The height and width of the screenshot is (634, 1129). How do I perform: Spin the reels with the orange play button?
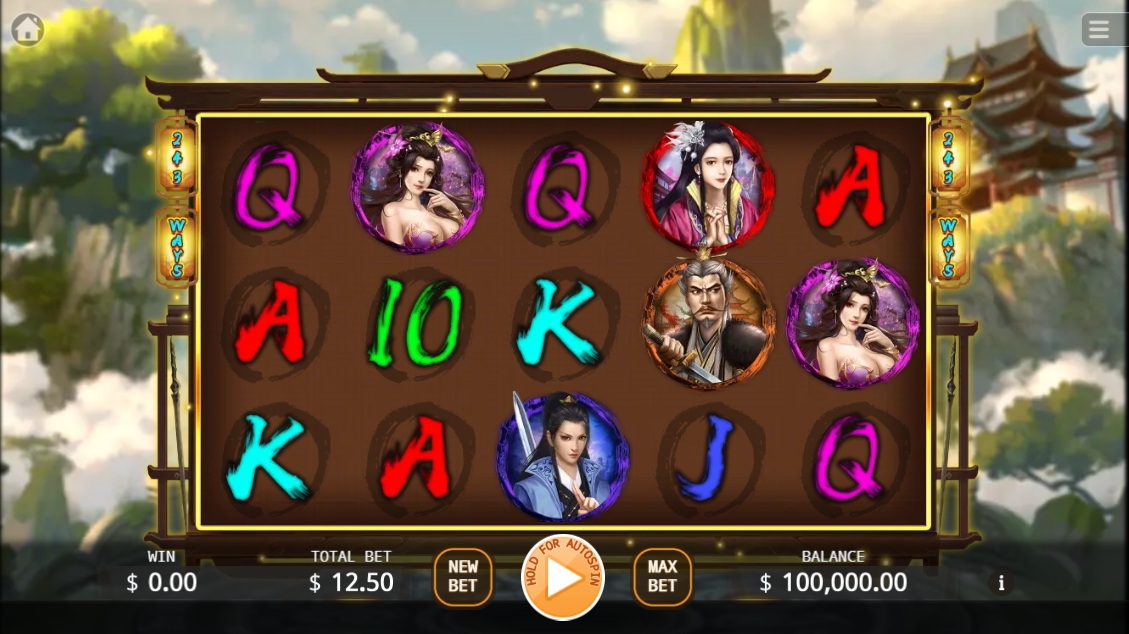[563, 577]
